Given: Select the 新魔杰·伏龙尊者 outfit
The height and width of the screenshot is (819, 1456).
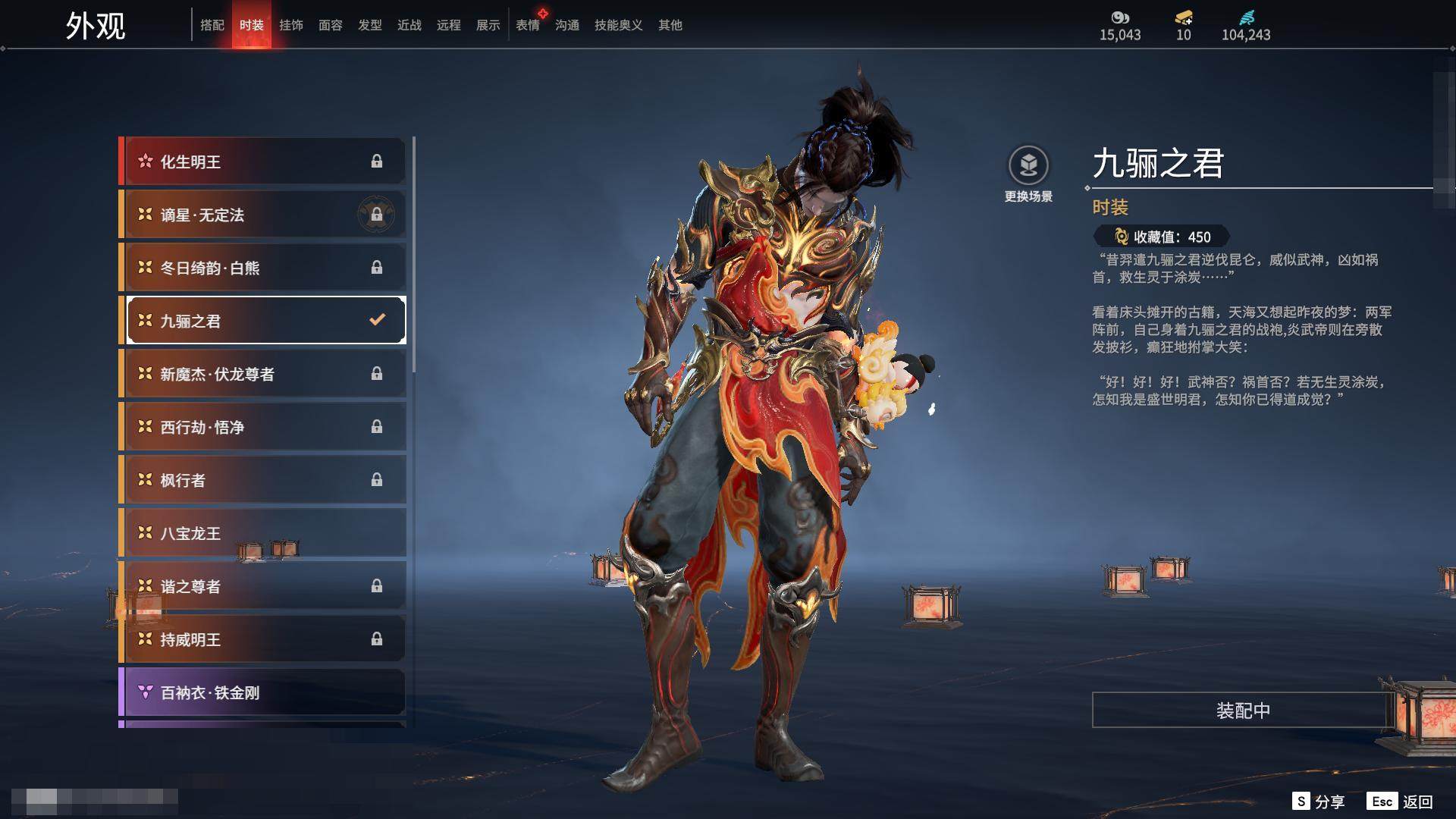Looking at the screenshot, I should coord(262,374).
